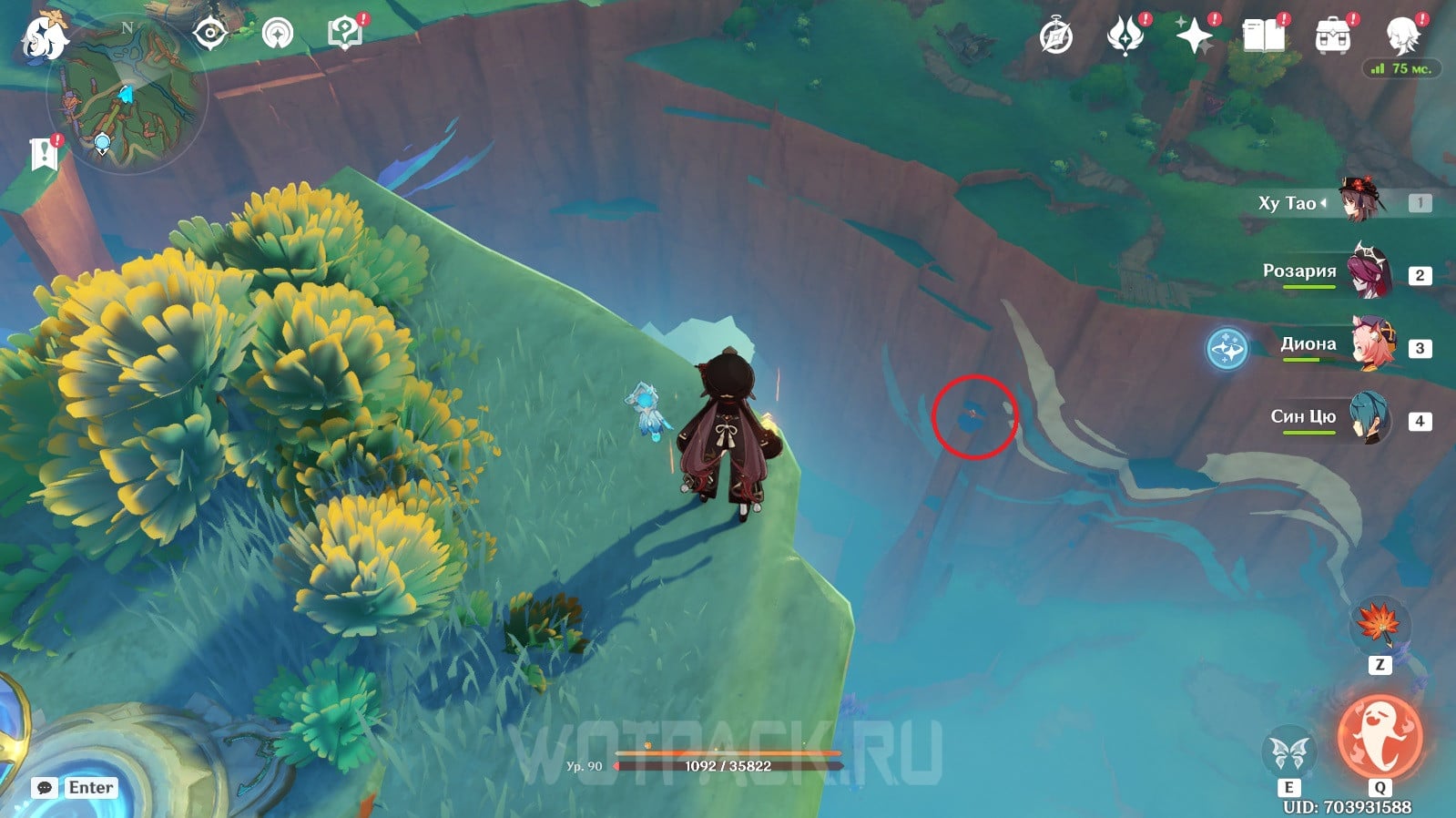
Task: Open the Paimon main menu
Action: coord(43,38)
